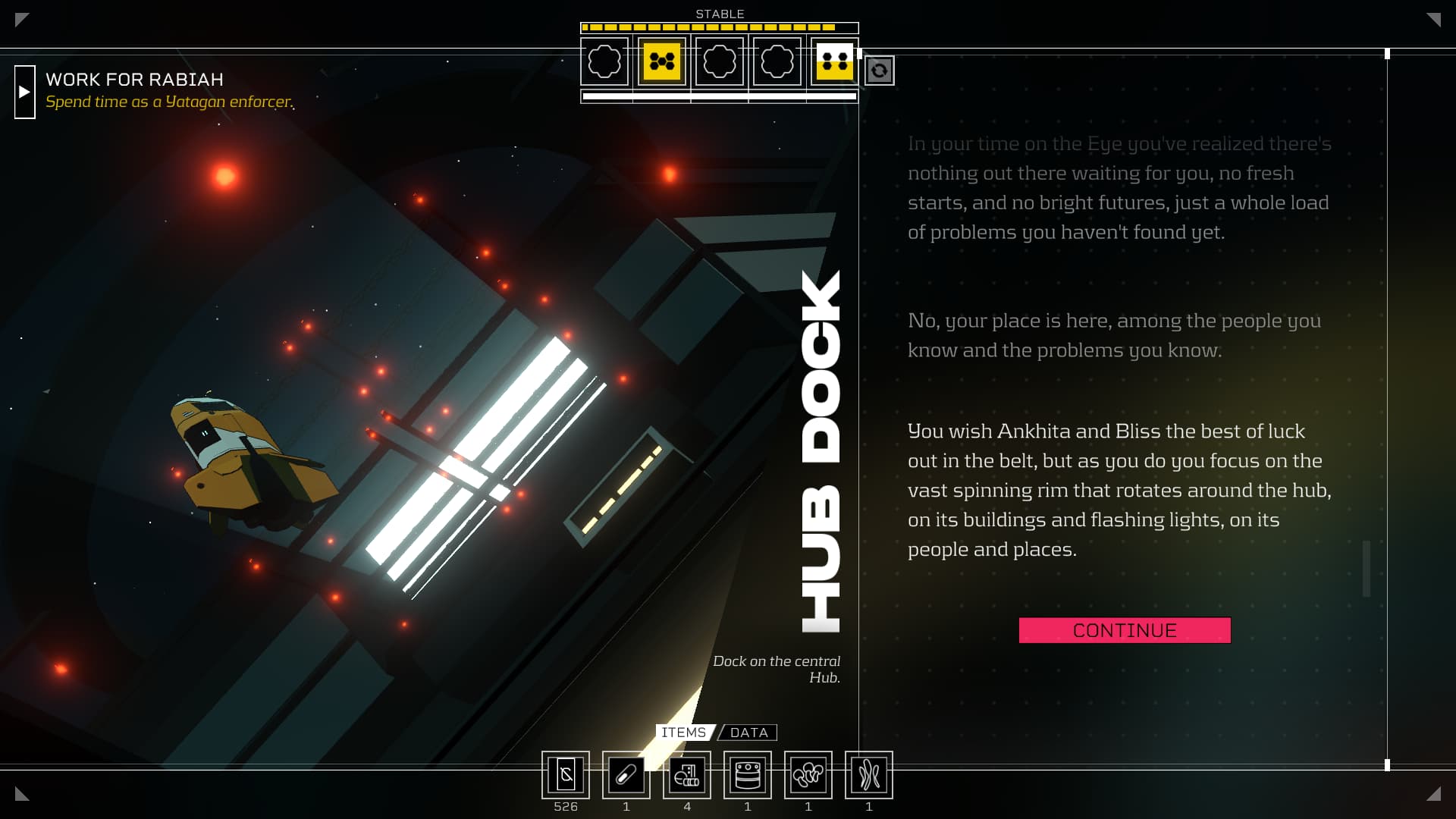Screen dimensions: 1456x819
Task: Select the canister drum item slot
Action: tap(748, 775)
